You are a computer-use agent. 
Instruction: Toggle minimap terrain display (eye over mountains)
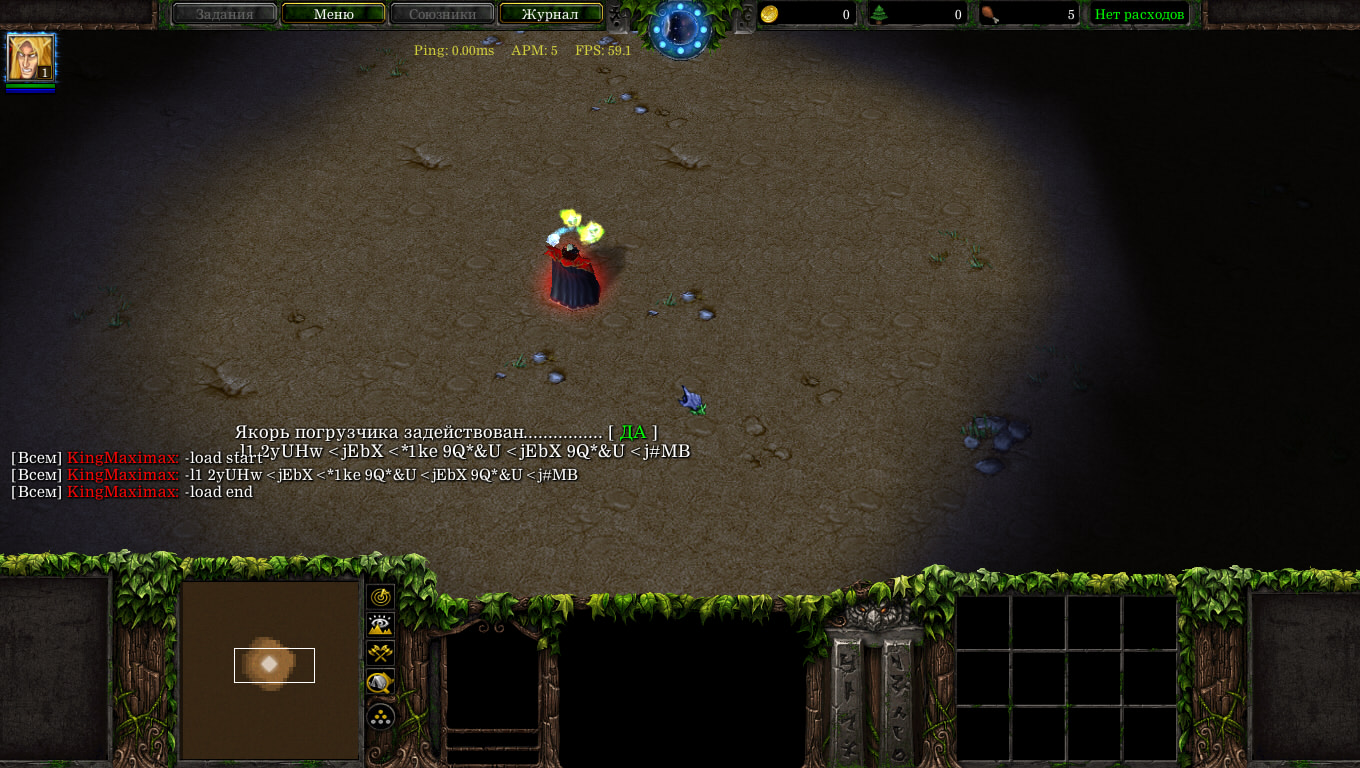pos(381,626)
